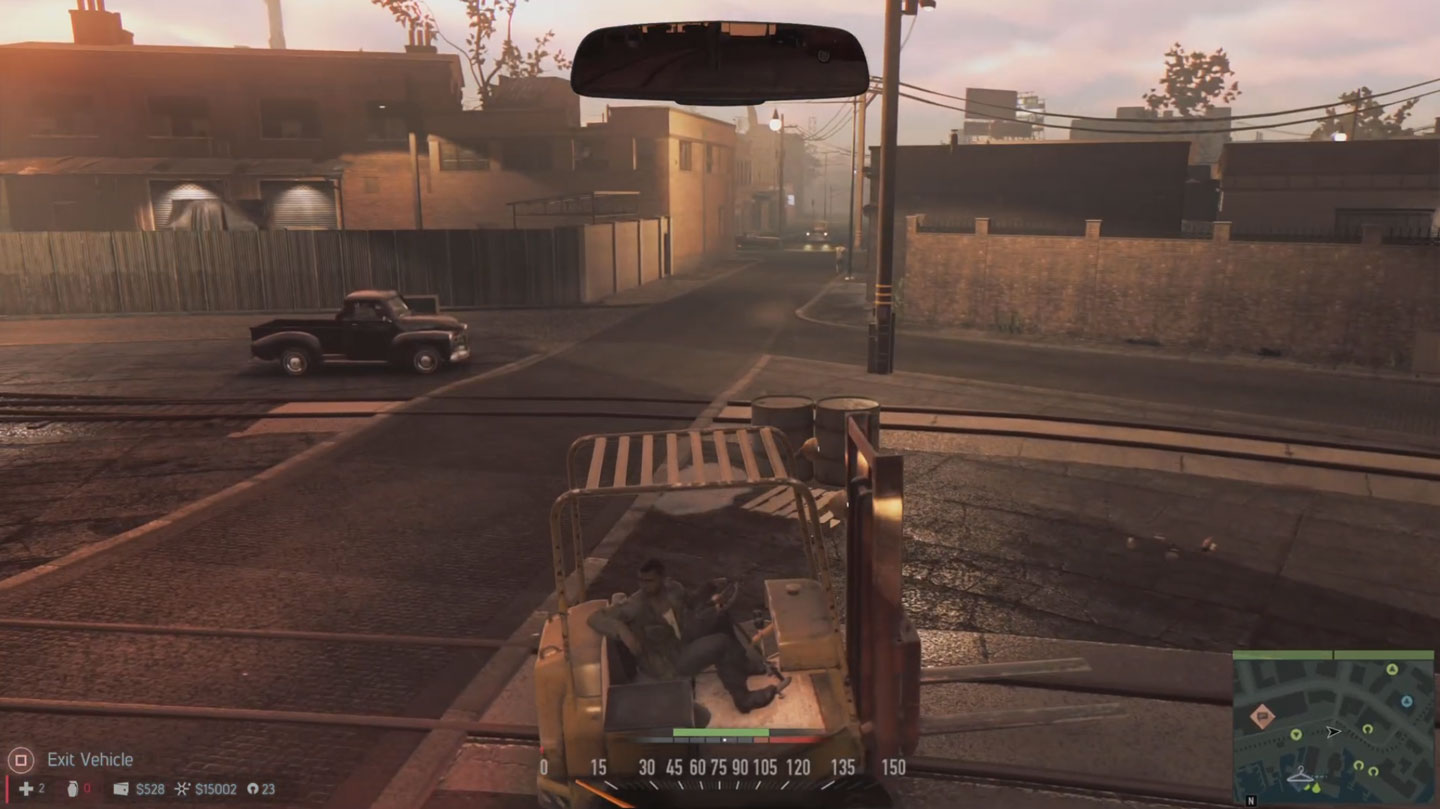This screenshot has width=1440, height=809.
Task: Click the medkit cross icon
Action: tap(25, 789)
